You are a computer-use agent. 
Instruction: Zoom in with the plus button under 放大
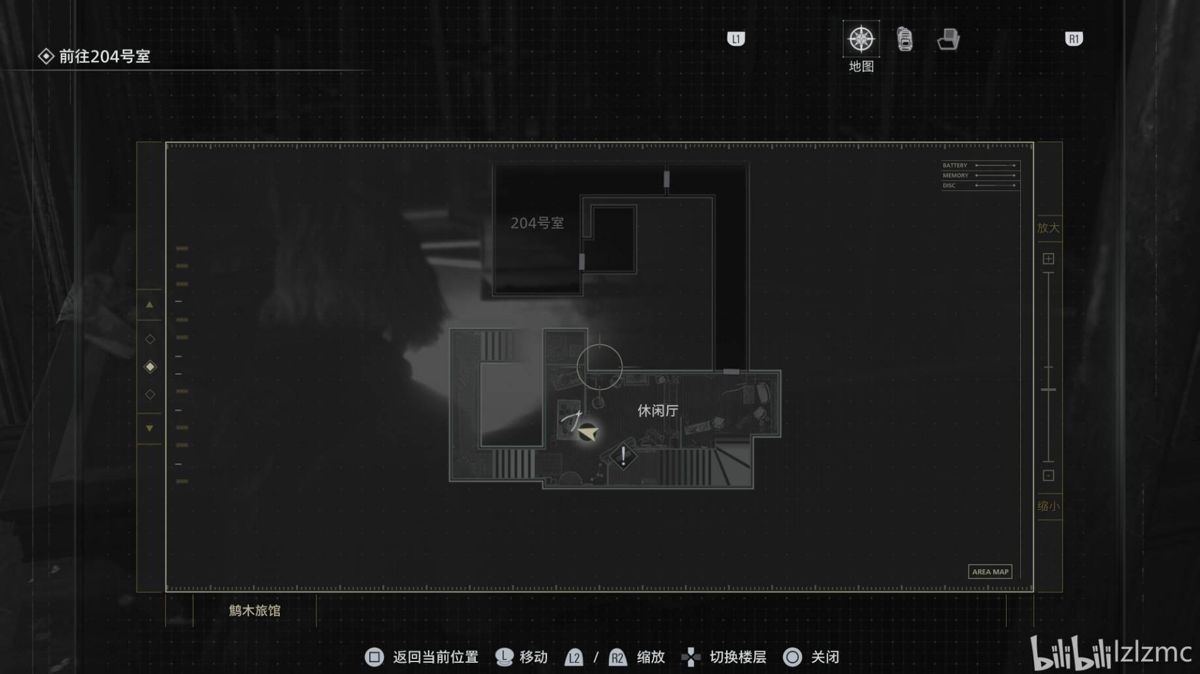[1048, 259]
